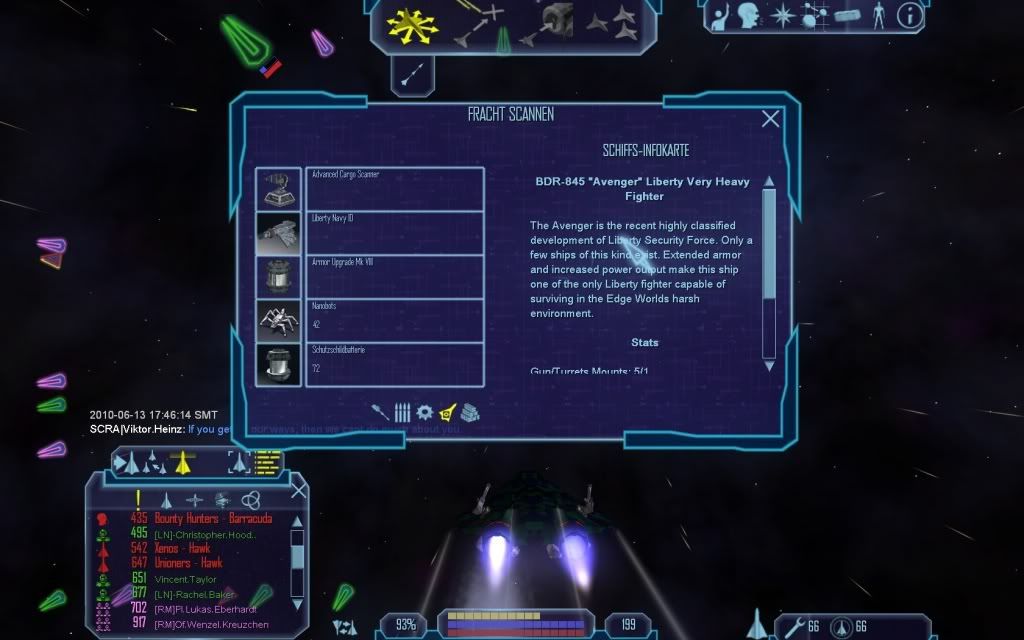Activate the formation maneuver icon

pyautogui.click(x=610, y=23)
